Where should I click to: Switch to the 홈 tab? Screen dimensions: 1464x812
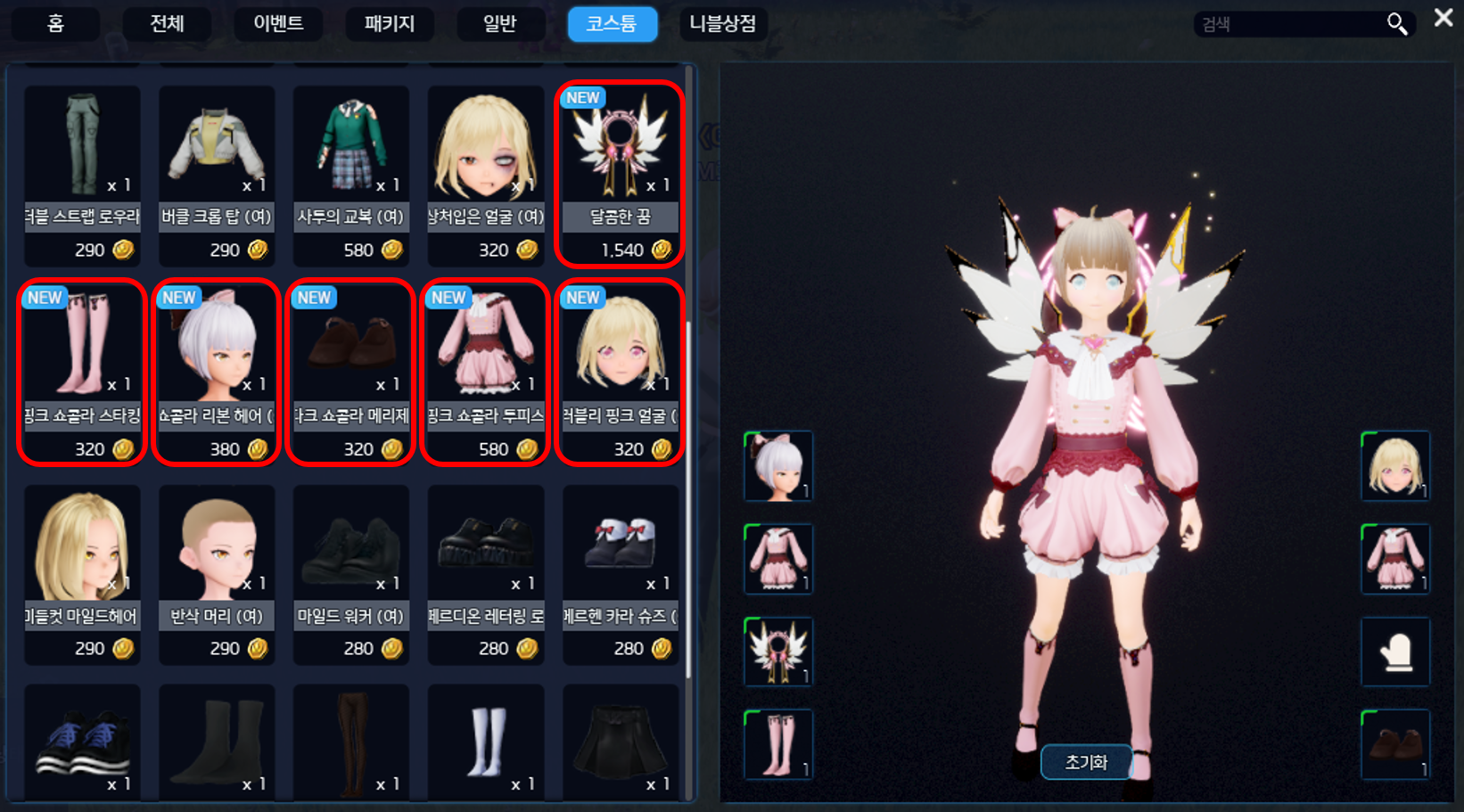pyautogui.click(x=55, y=24)
